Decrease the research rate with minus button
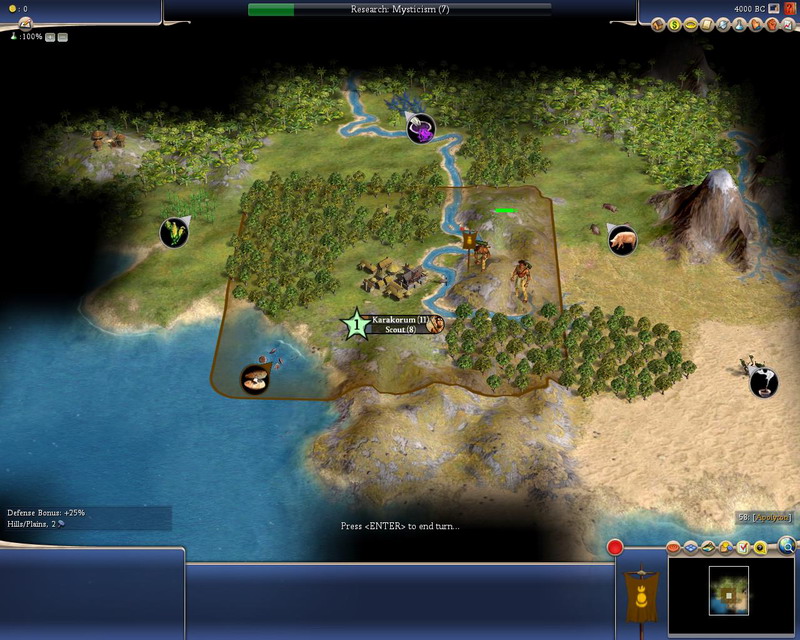The height and width of the screenshot is (640, 800). [63, 36]
